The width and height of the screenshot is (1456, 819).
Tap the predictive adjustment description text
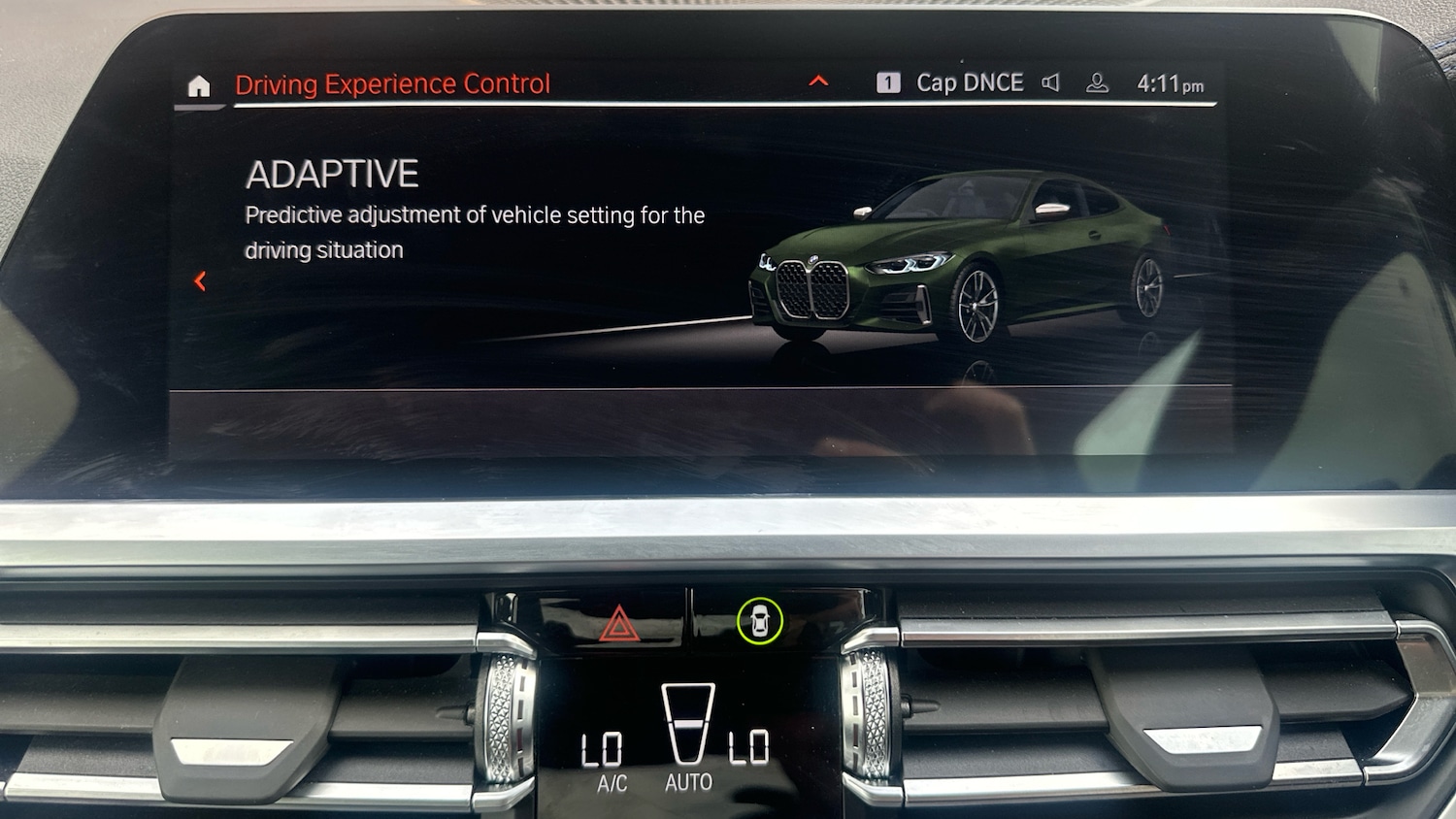(475, 231)
